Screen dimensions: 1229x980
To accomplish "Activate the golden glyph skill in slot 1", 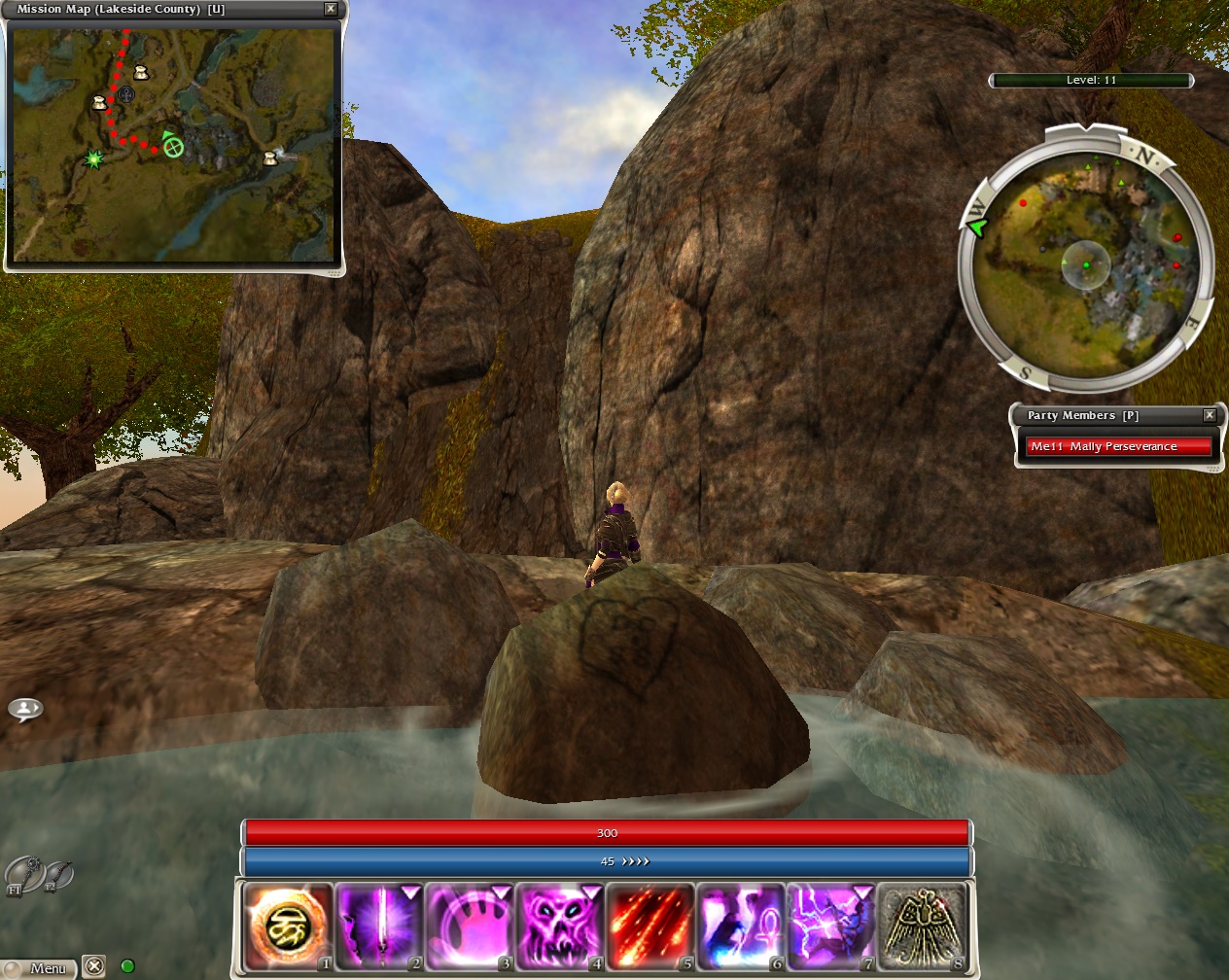I will click(288, 927).
